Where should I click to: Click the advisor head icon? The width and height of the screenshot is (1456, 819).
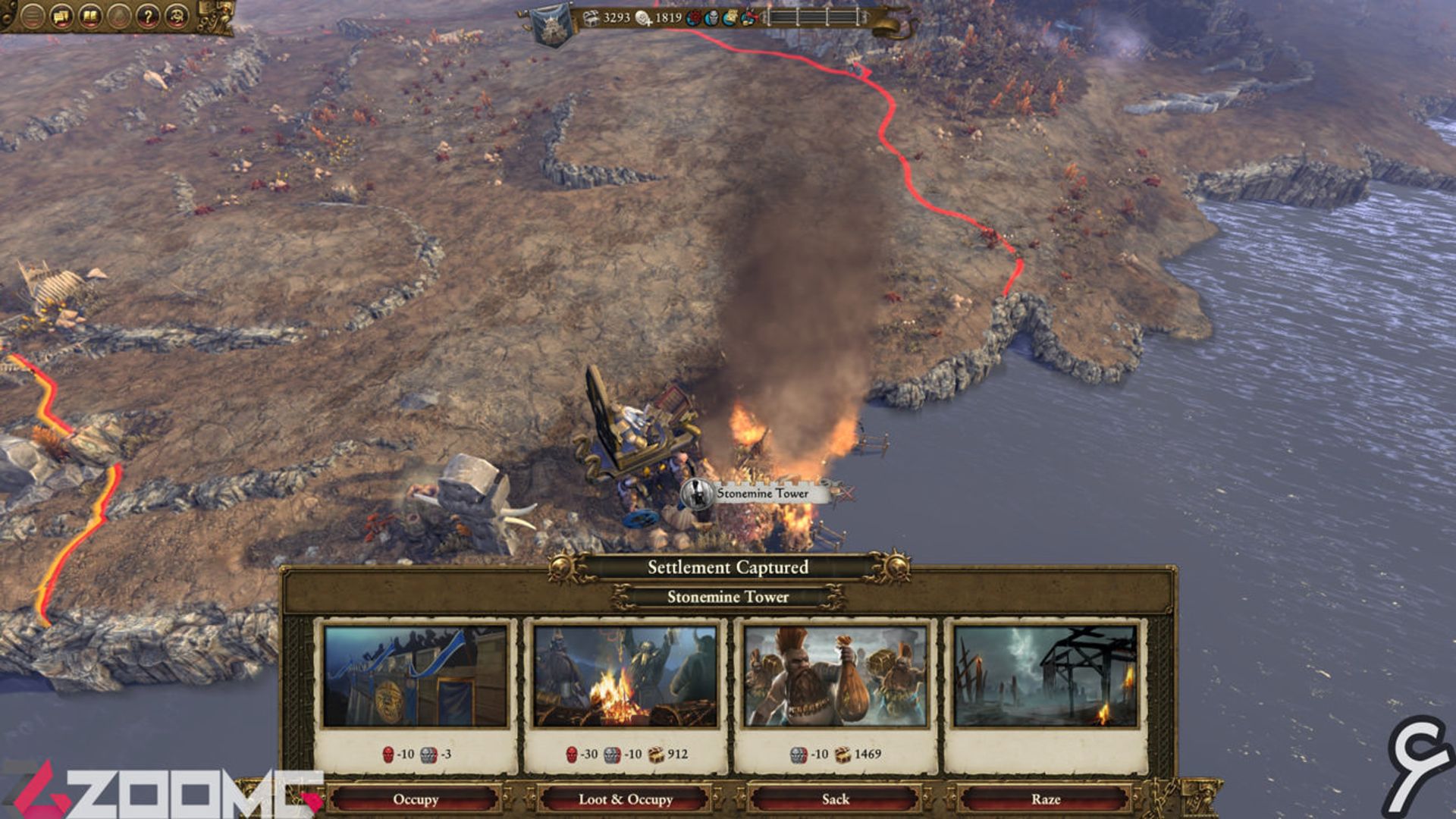pyautogui.click(x=177, y=16)
